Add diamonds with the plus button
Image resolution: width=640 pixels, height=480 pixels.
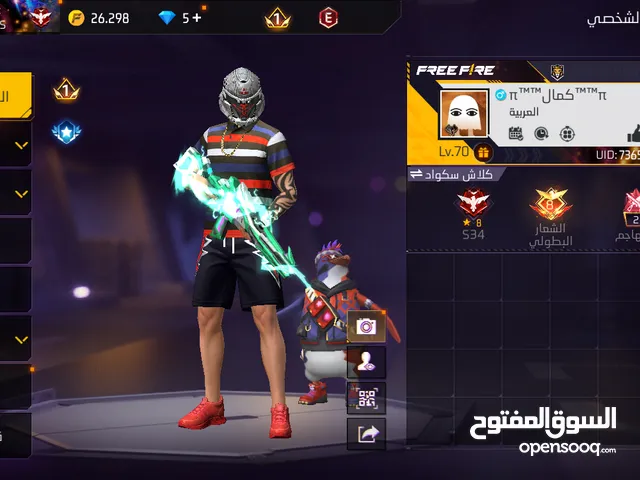click(197, 18)
